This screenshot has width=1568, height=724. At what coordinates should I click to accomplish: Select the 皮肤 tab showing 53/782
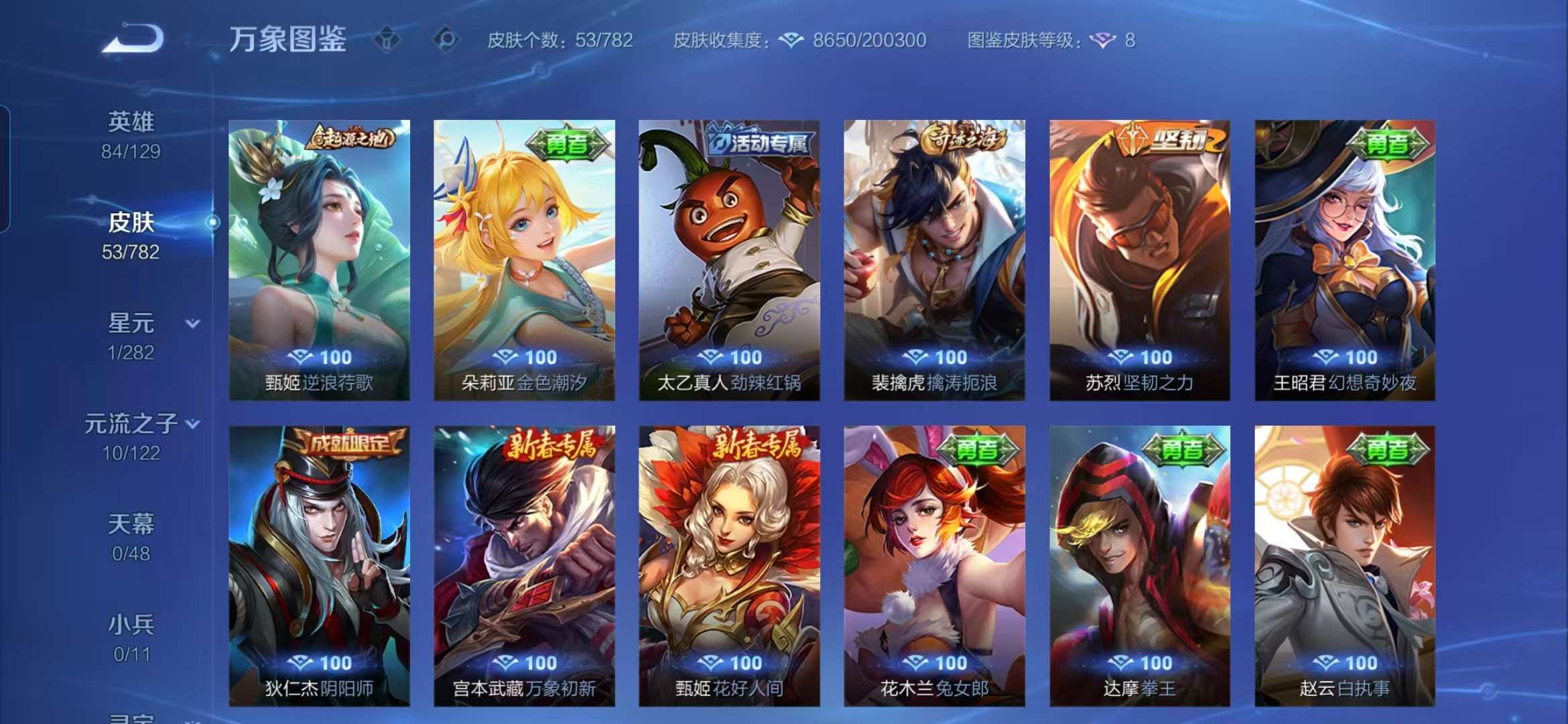(x=131, y=227)
